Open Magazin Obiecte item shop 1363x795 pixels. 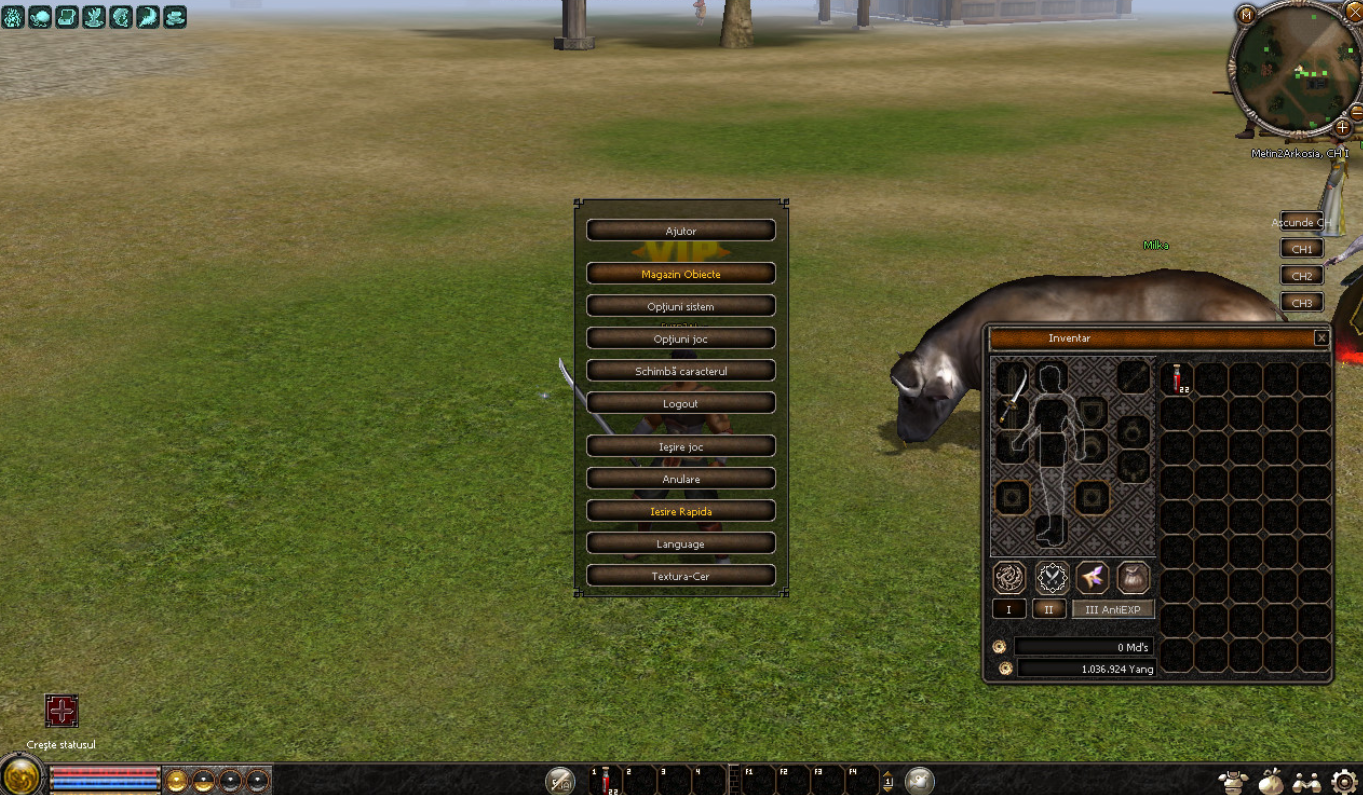(680, 274)
